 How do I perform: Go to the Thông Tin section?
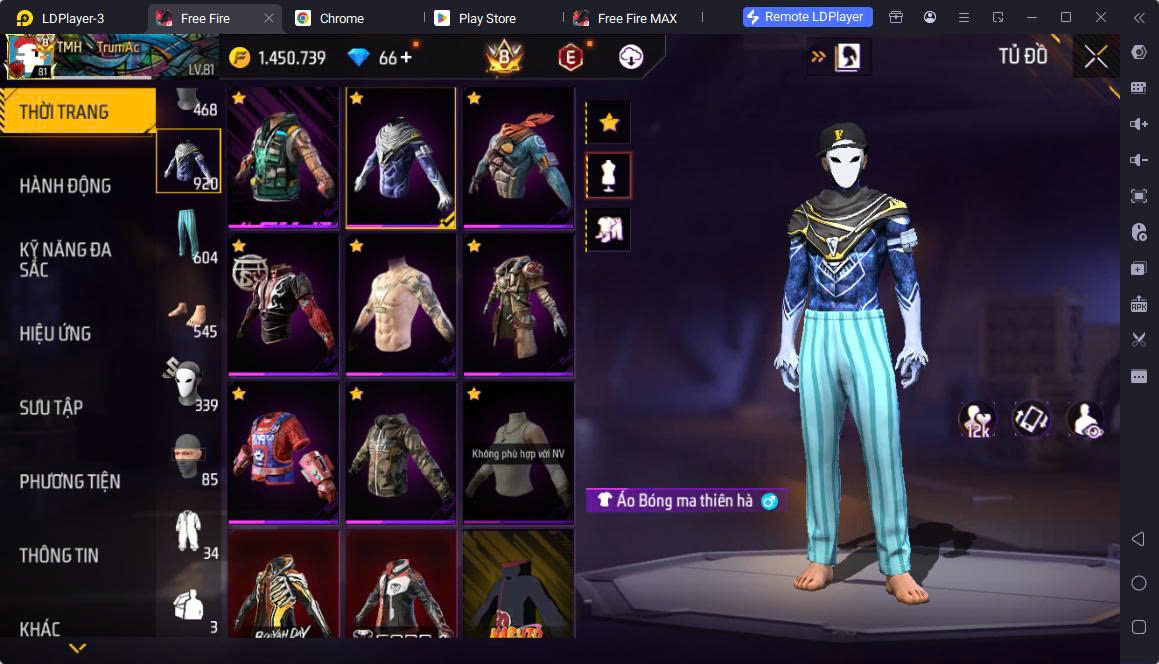pos(59,555)
